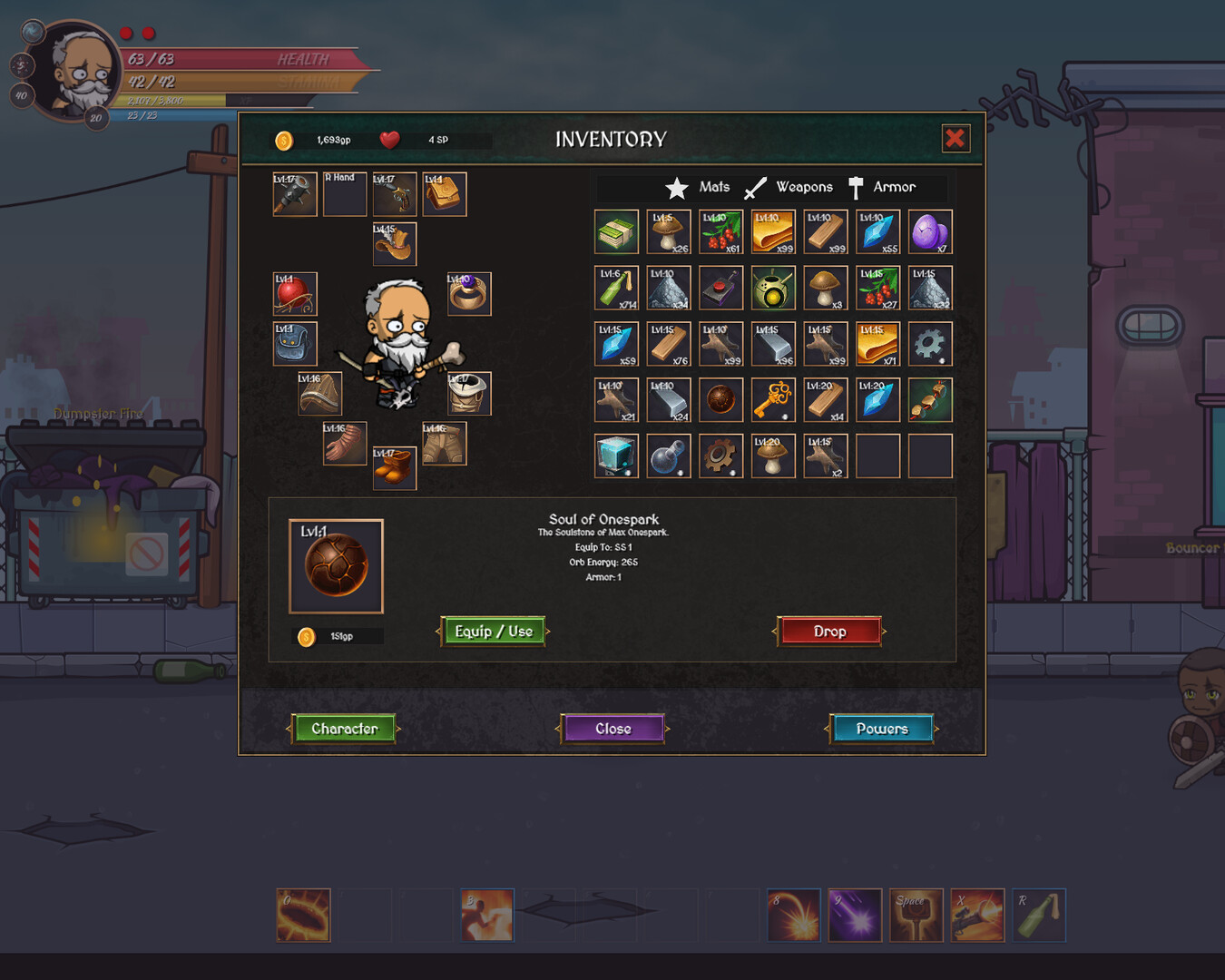This screenshot has width=1225, height=980.
Task: Use the green bottle hotbar item
Action: click(x=1039, y=915)
